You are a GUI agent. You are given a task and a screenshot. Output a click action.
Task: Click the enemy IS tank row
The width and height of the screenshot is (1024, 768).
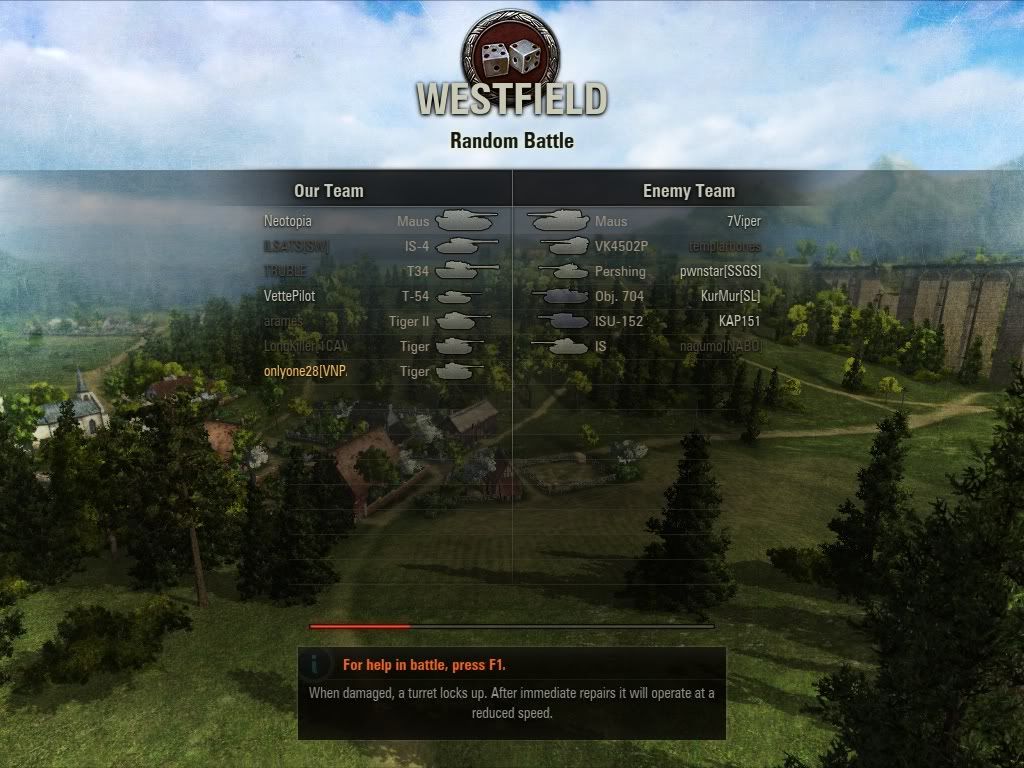pos(645,346)
